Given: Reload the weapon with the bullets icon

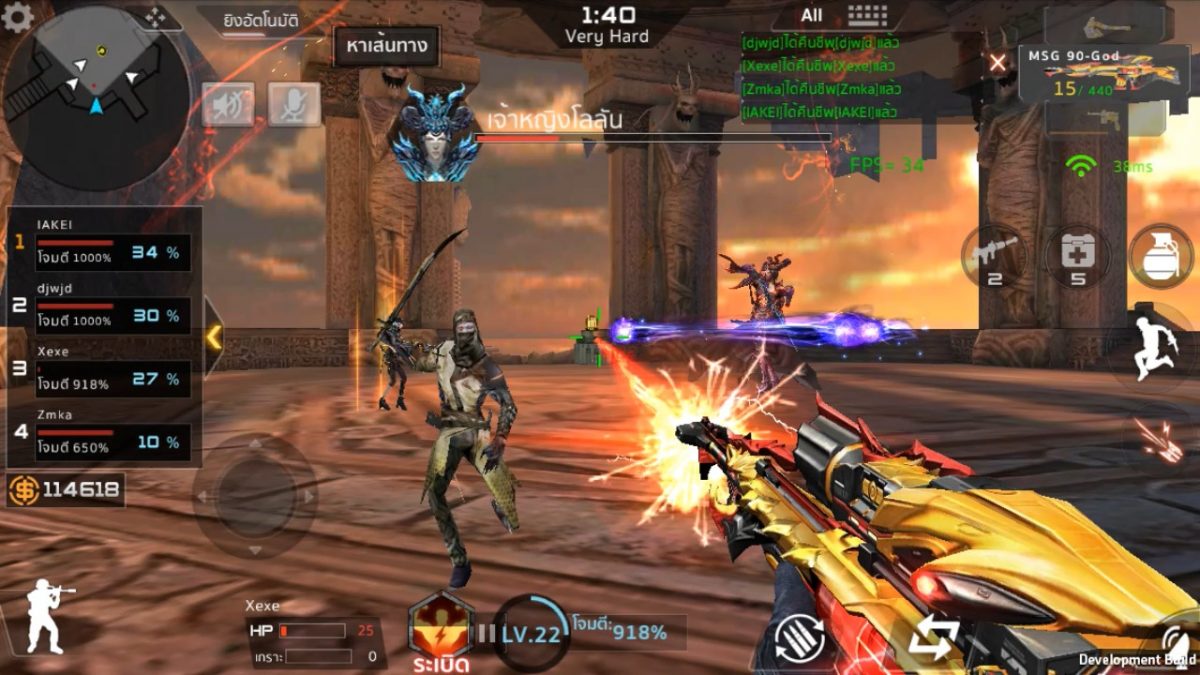Looking at the screenshot, I should click(x=800, y=638).
